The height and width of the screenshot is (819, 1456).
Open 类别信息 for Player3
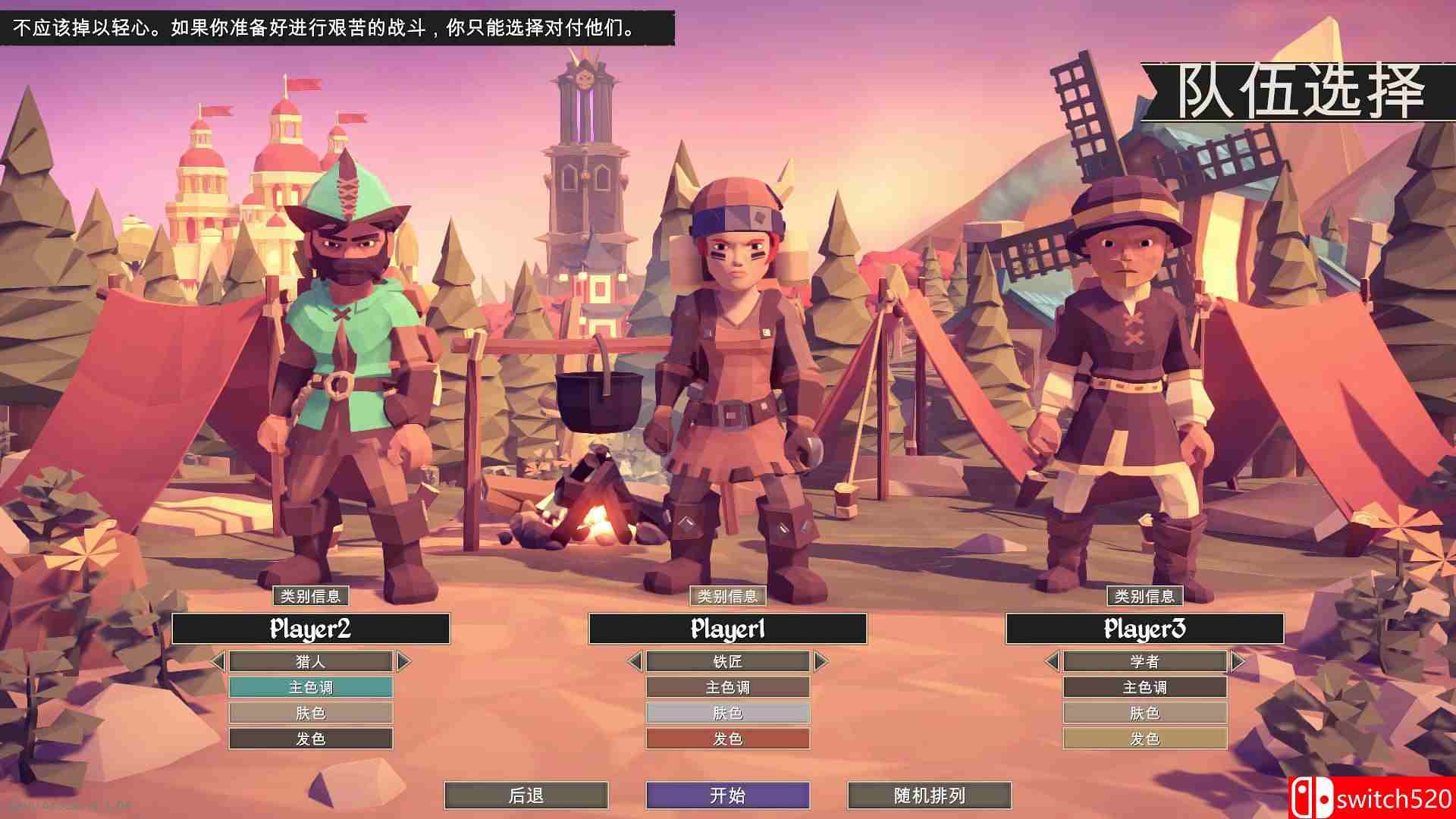pos(1147,596)
